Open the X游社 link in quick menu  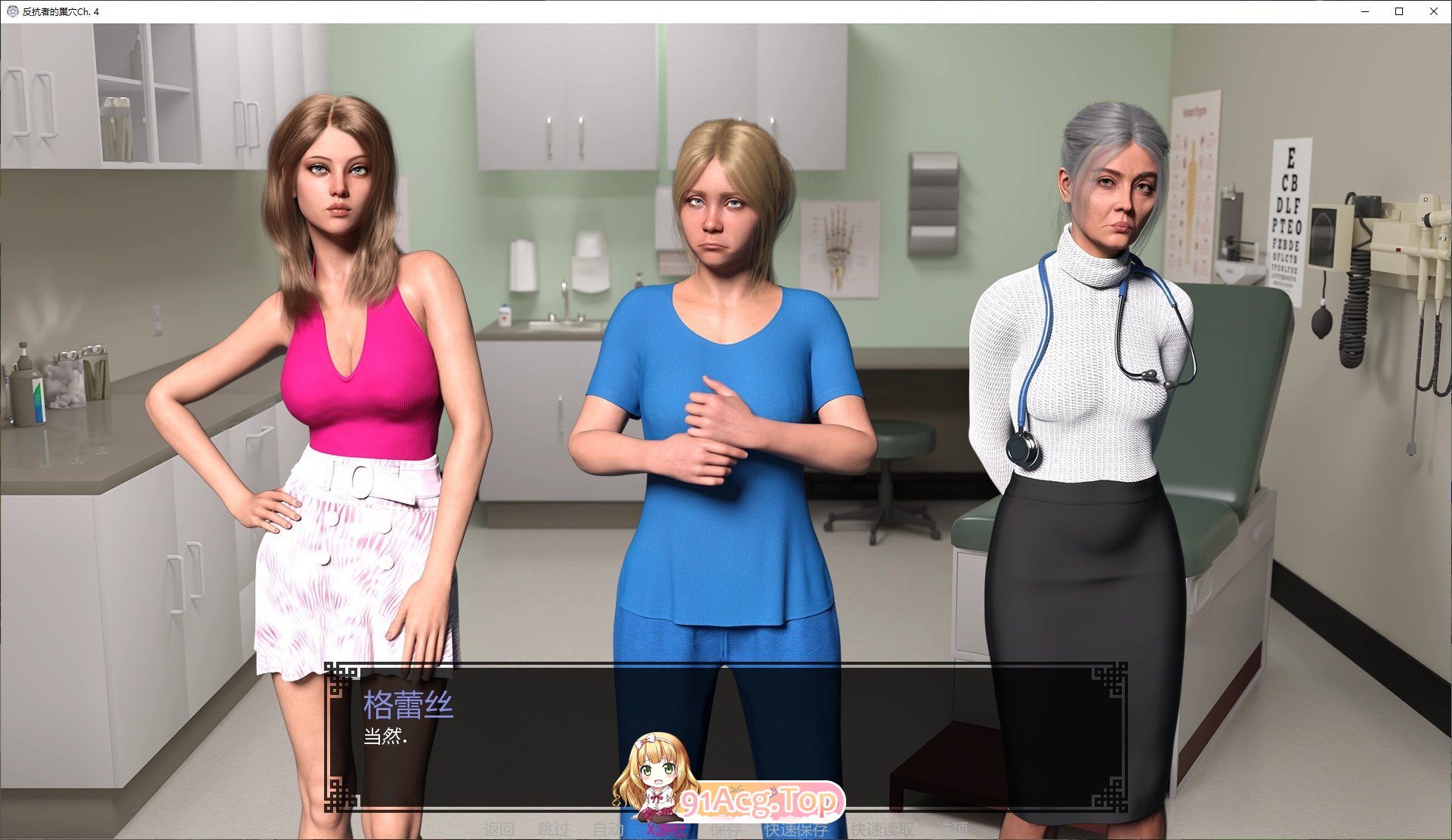(666, 830)
